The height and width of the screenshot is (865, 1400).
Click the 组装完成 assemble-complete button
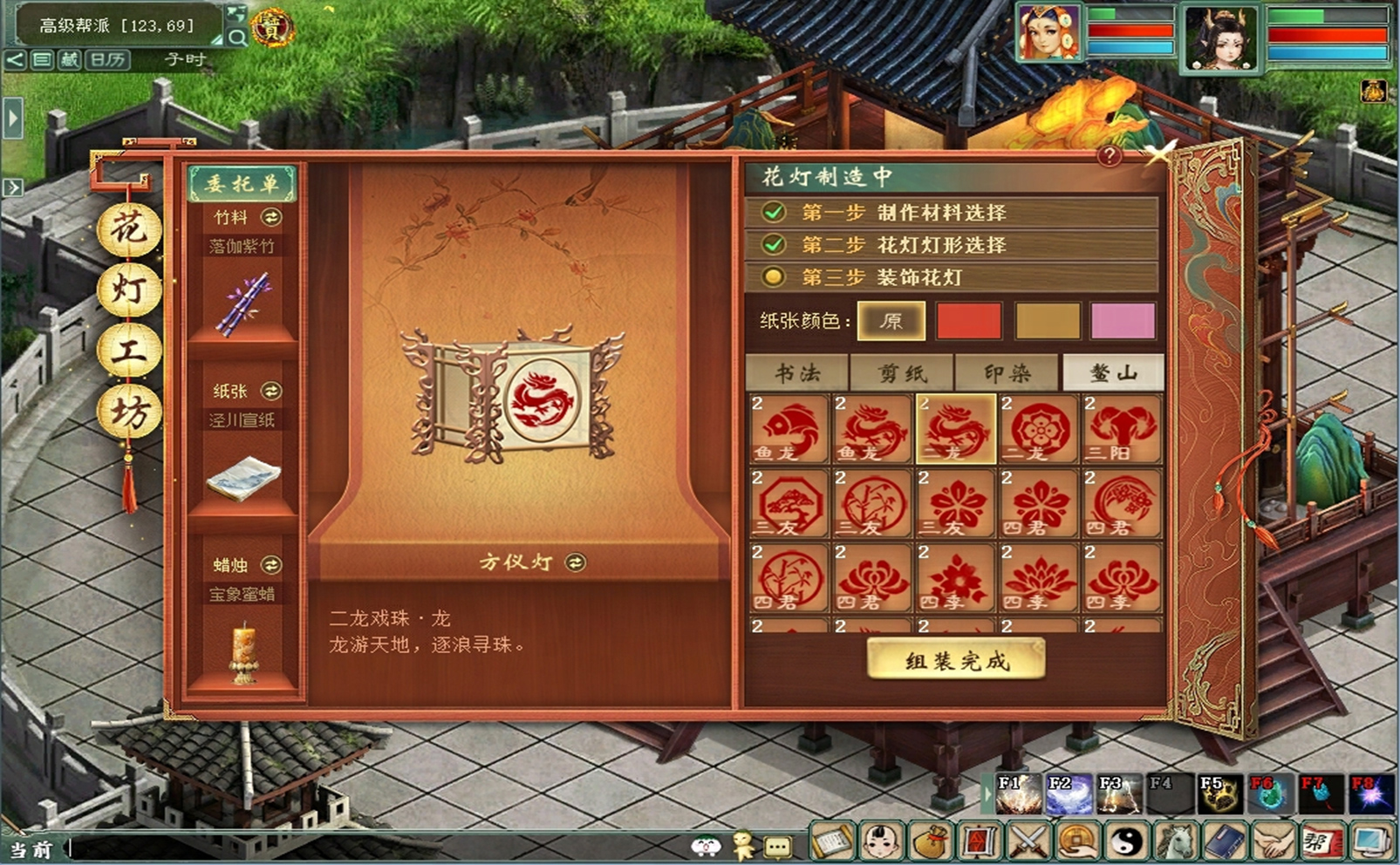tap(956, 660)
